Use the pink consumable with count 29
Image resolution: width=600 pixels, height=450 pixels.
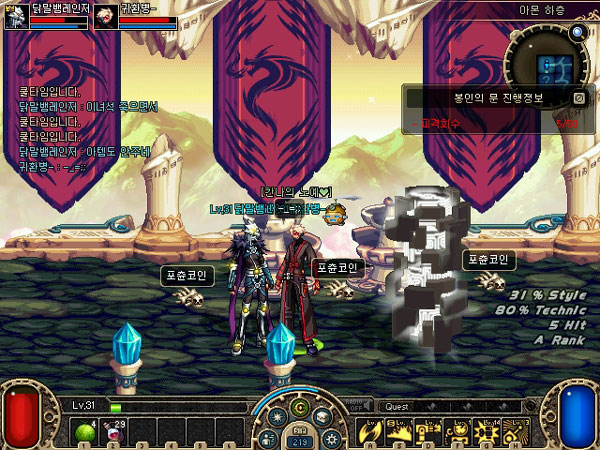112,432
